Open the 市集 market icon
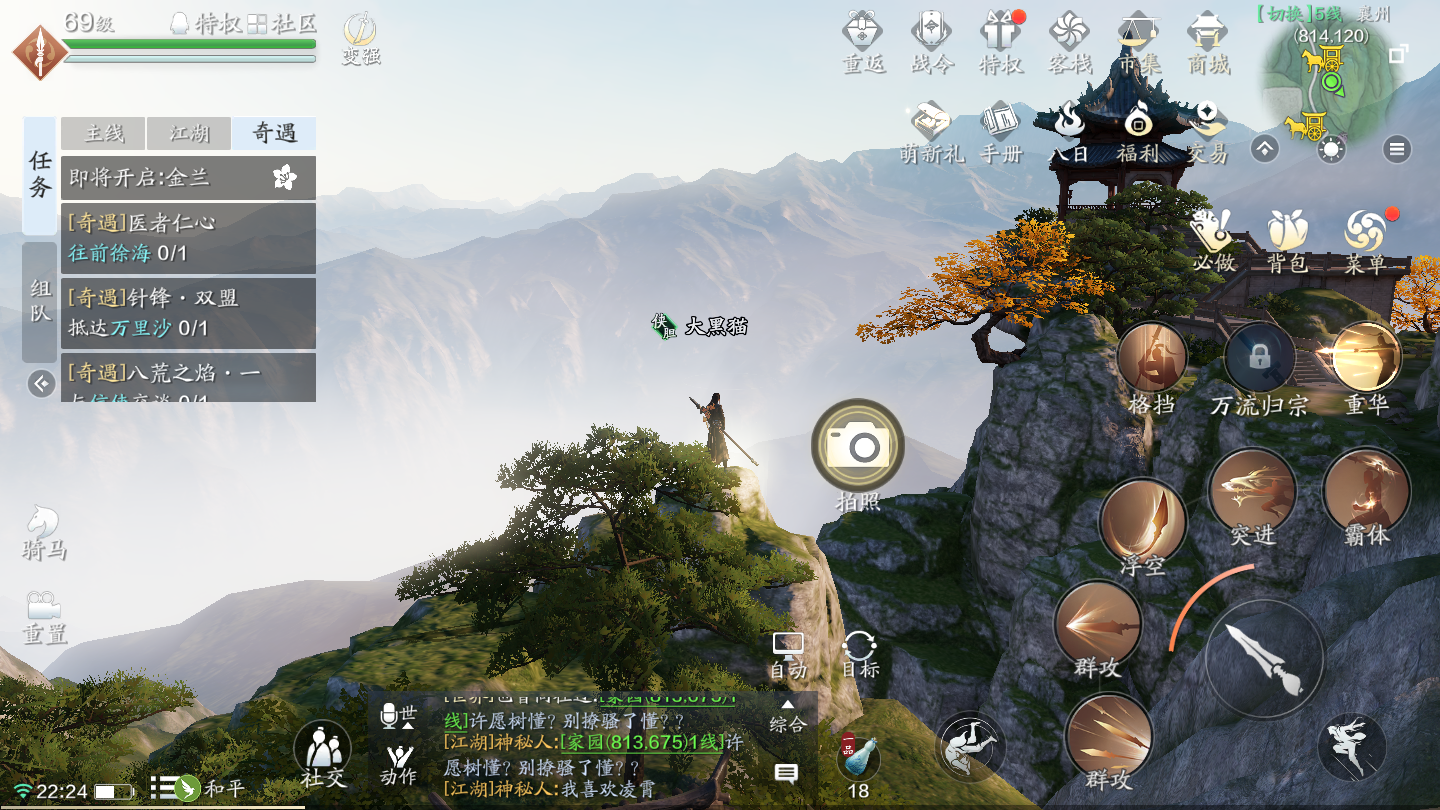This screenshot has width=1440, height=810. (x=1138, y=40)
